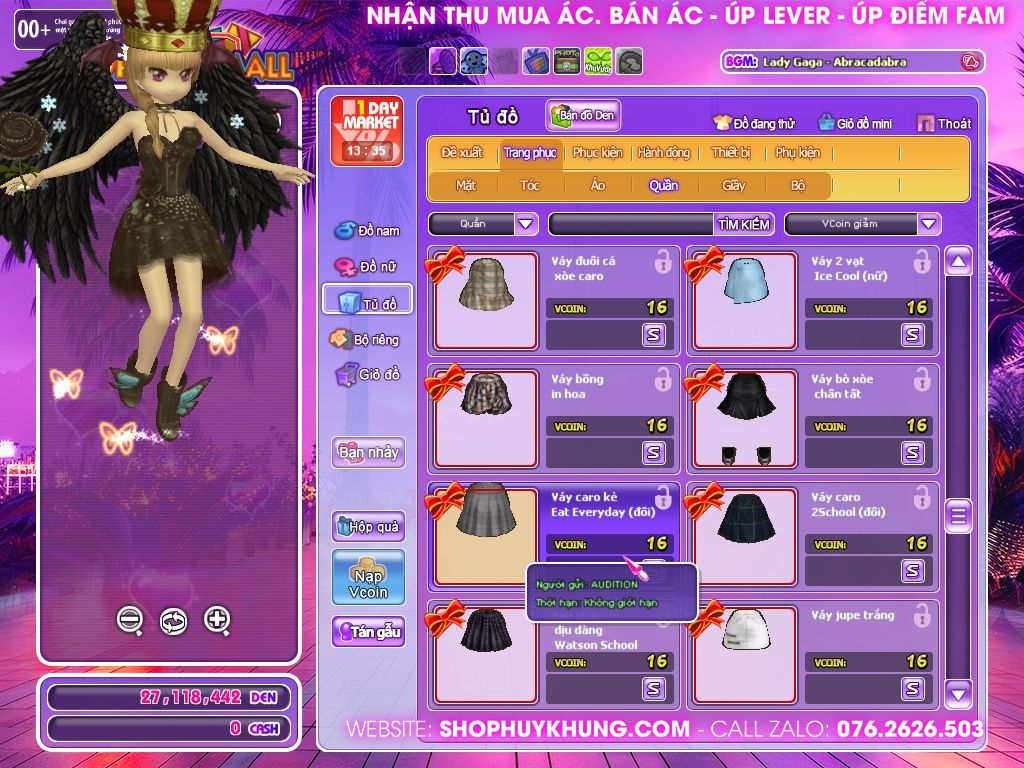This screenshot has height=768, width=1024.
Task: Switch to the Phụ kiện tab
Action: [797, 153]
